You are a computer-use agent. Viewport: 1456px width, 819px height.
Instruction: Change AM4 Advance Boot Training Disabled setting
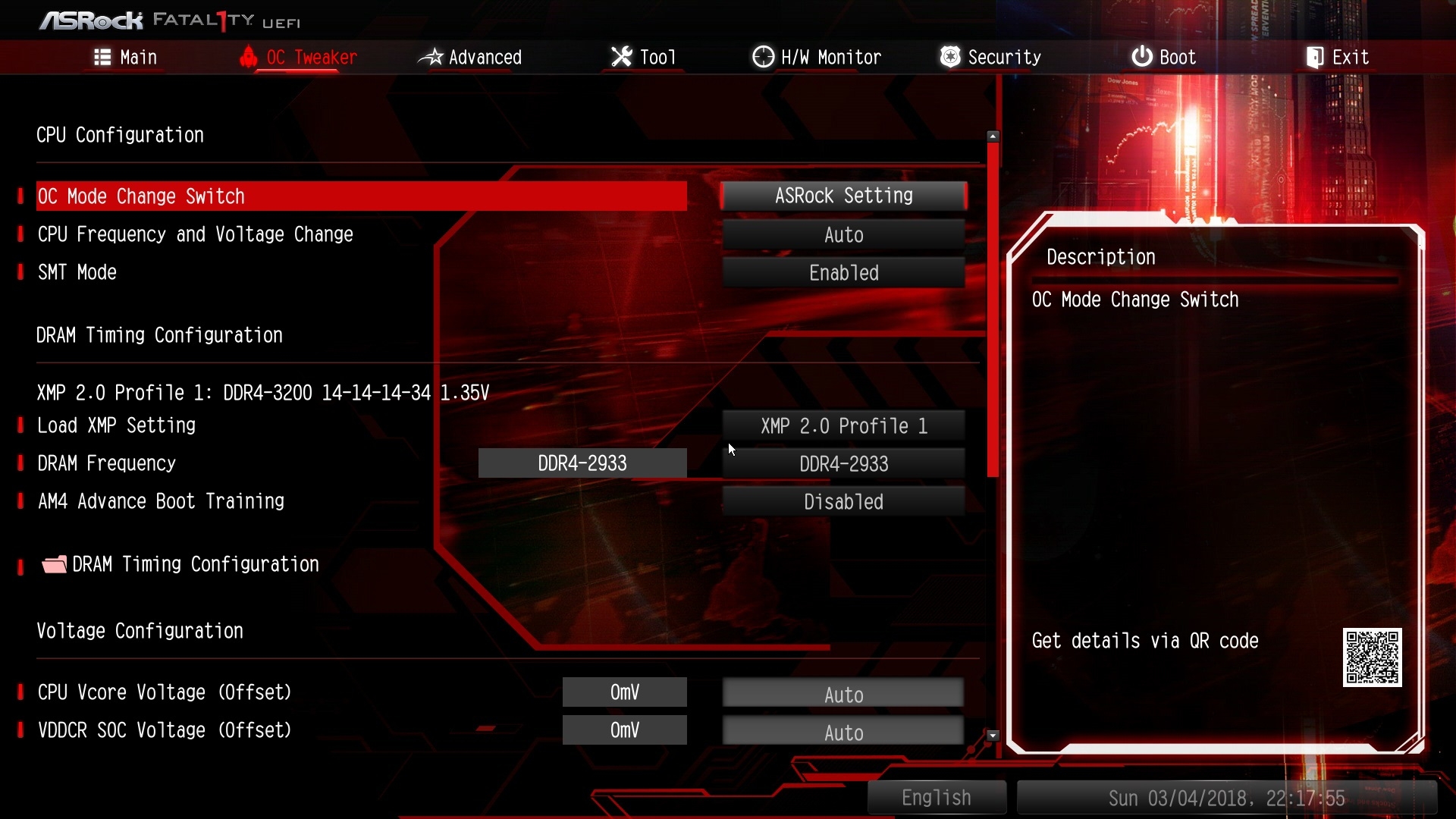pyautogui.click(x=843, y=502)
